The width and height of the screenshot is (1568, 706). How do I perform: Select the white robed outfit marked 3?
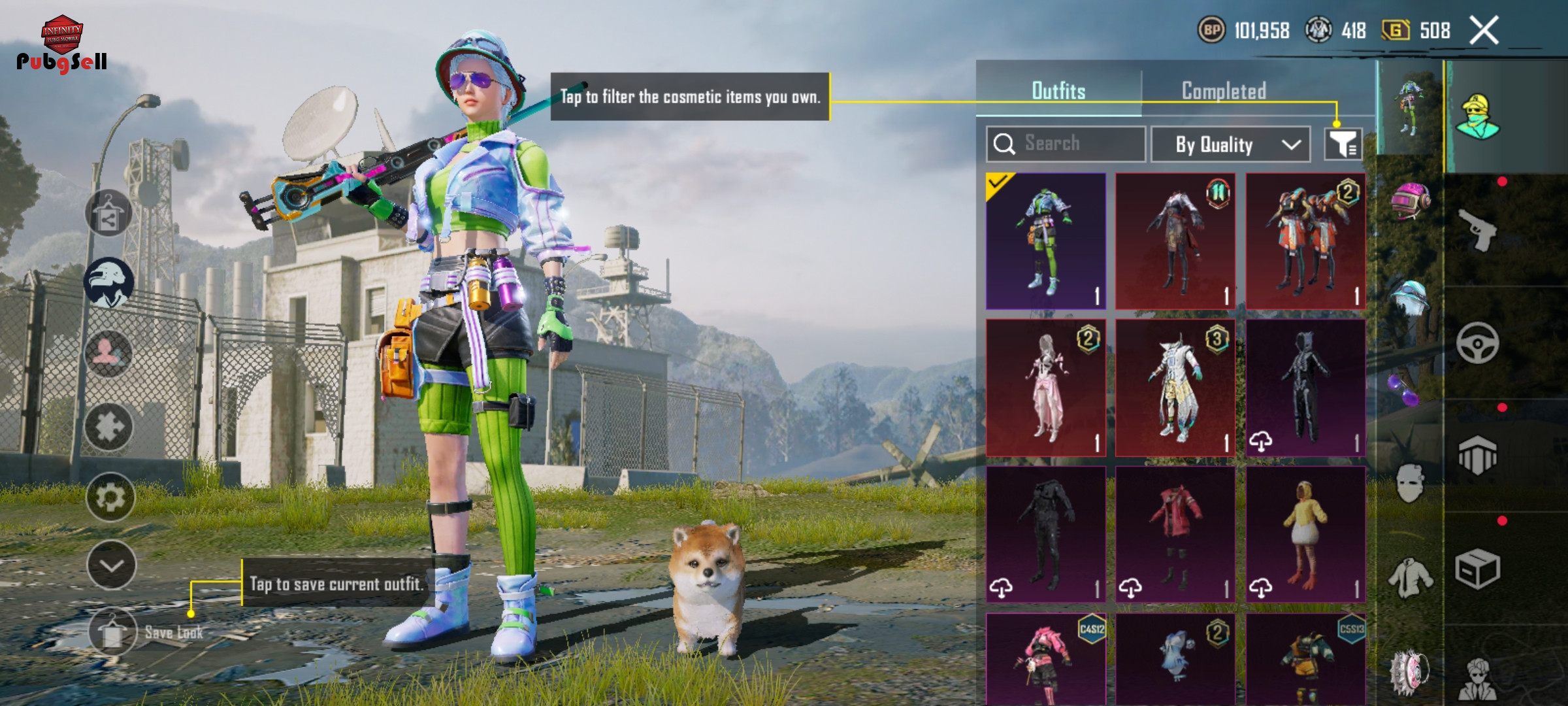coord(1175,388)
